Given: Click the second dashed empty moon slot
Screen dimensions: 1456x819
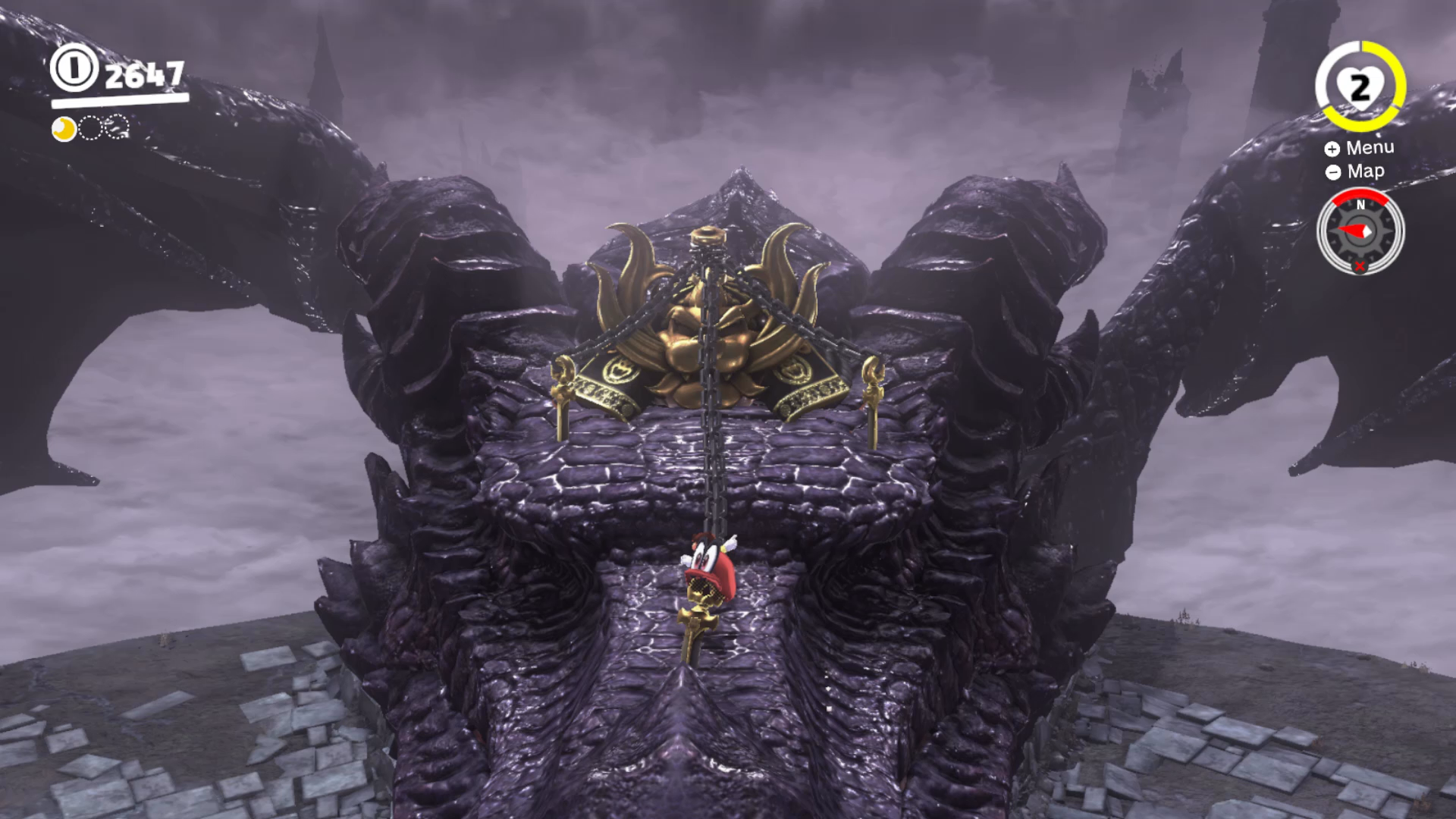Looking at the screenshot, I should (115, 128).
